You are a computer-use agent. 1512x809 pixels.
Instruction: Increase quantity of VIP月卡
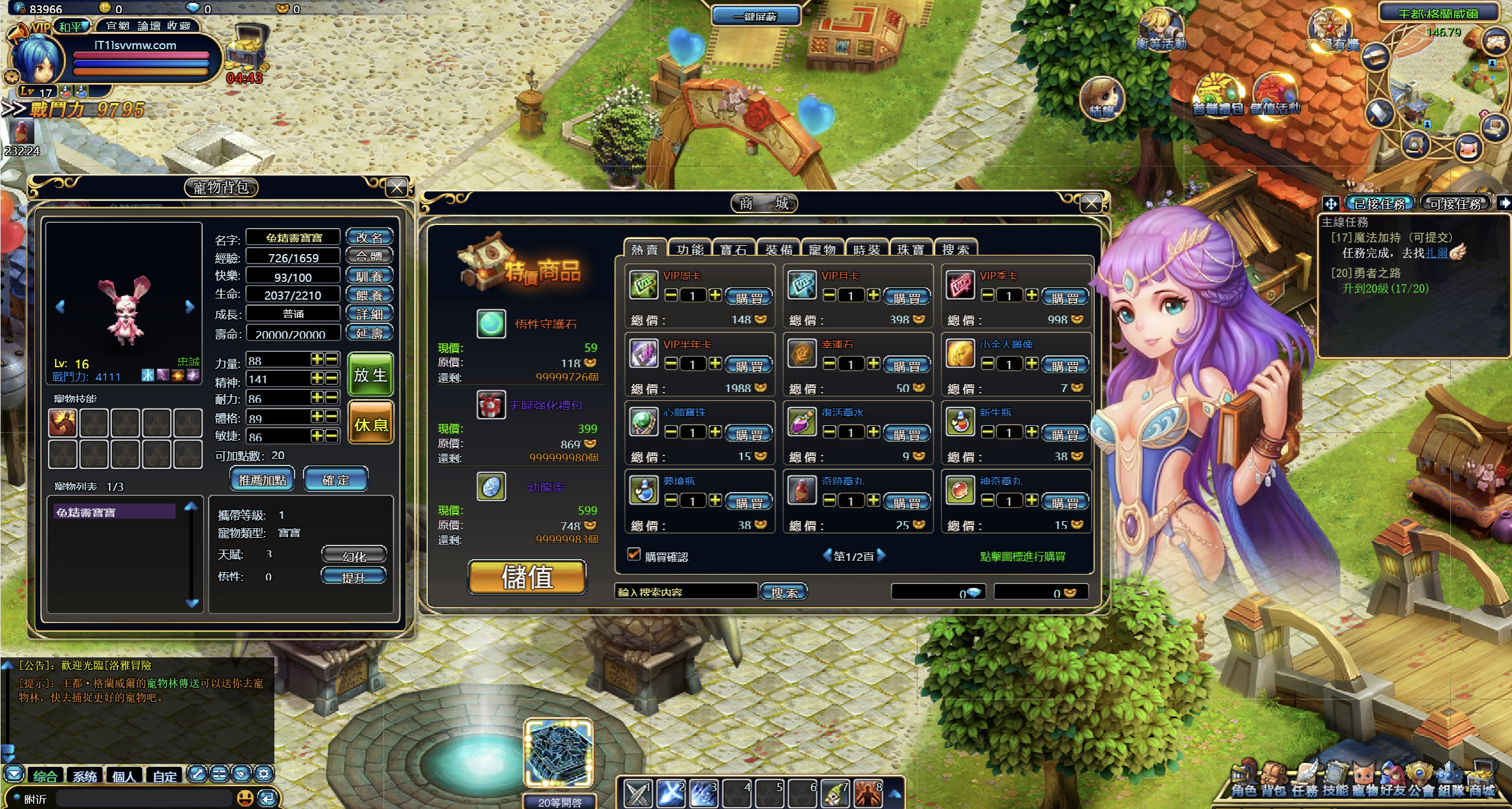pos(873,295)
